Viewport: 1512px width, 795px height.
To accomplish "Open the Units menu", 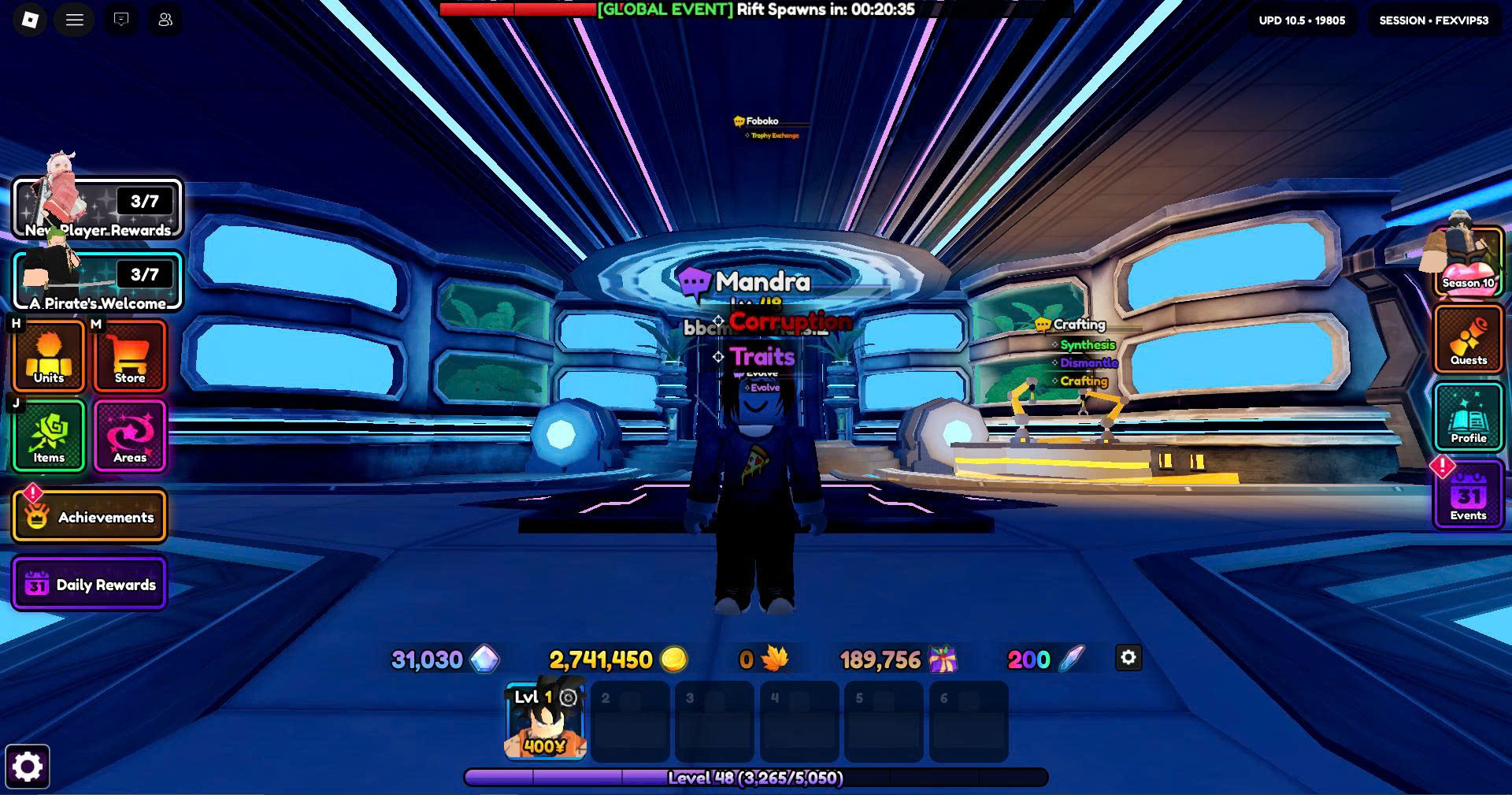I will coord(49,356).
